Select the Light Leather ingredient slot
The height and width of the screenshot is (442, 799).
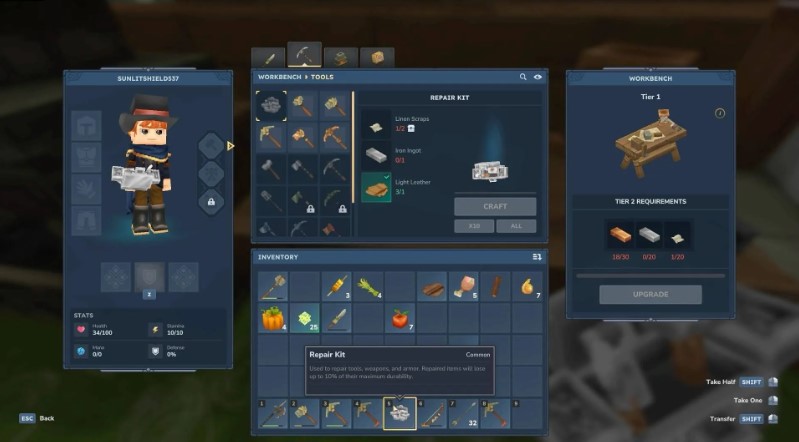(x=376, y=187)
